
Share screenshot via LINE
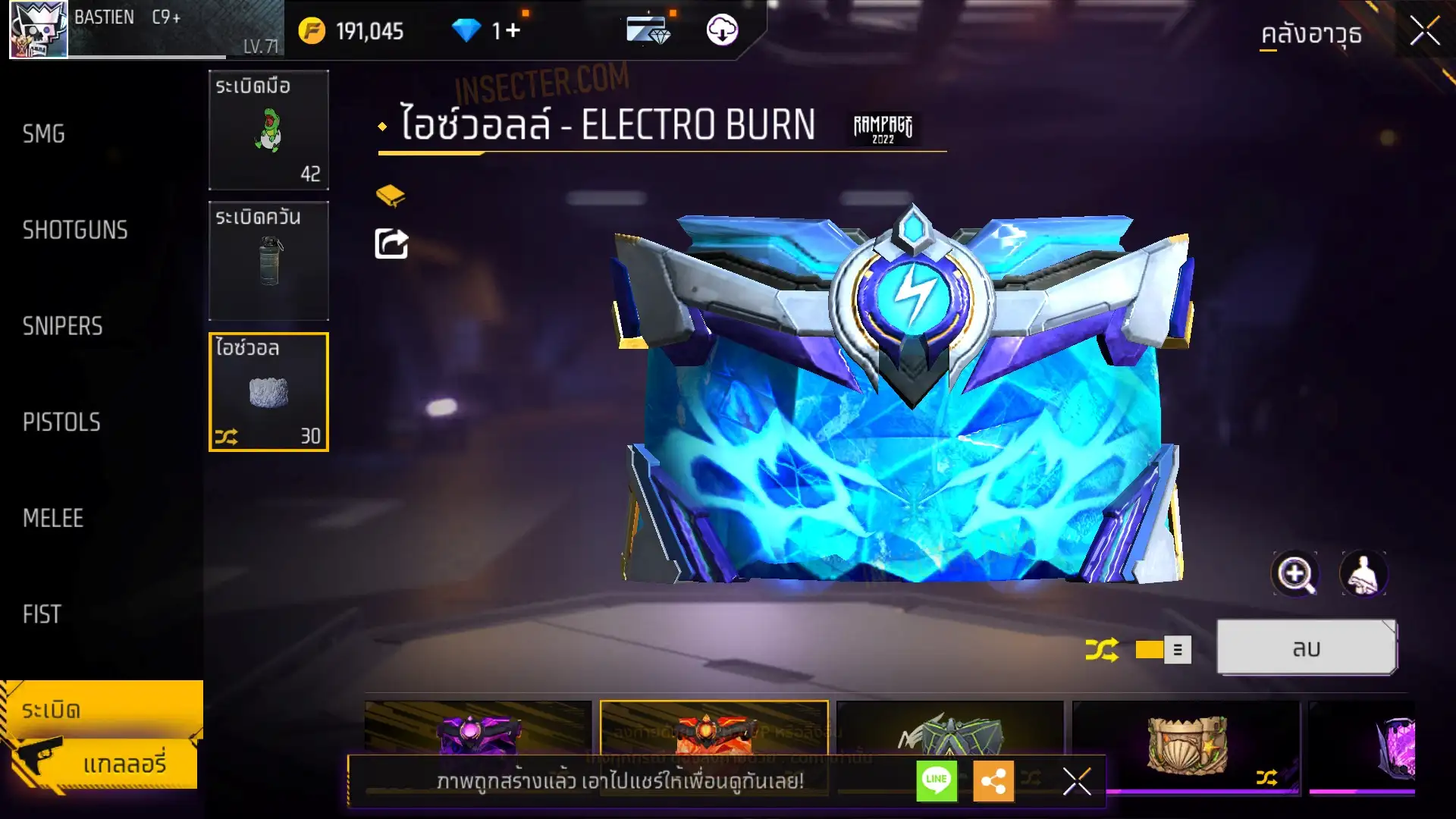point(937,780)
